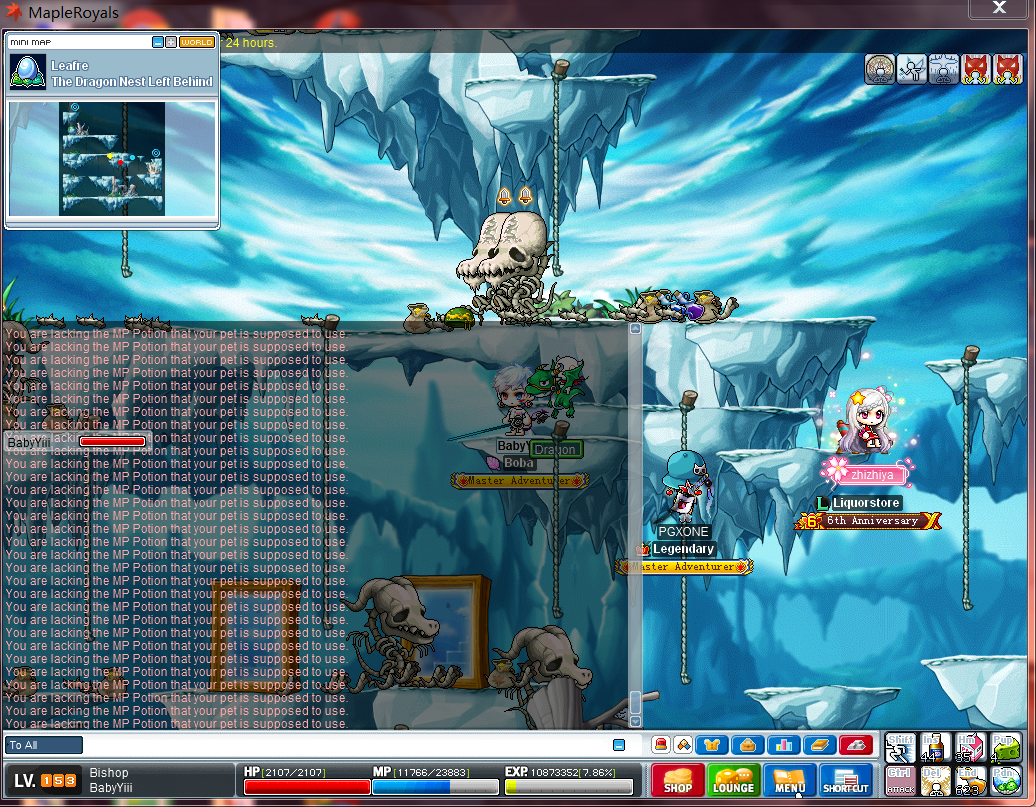Open the equipment shirt icon button
1036x807 pixels.
click(713, 745)
